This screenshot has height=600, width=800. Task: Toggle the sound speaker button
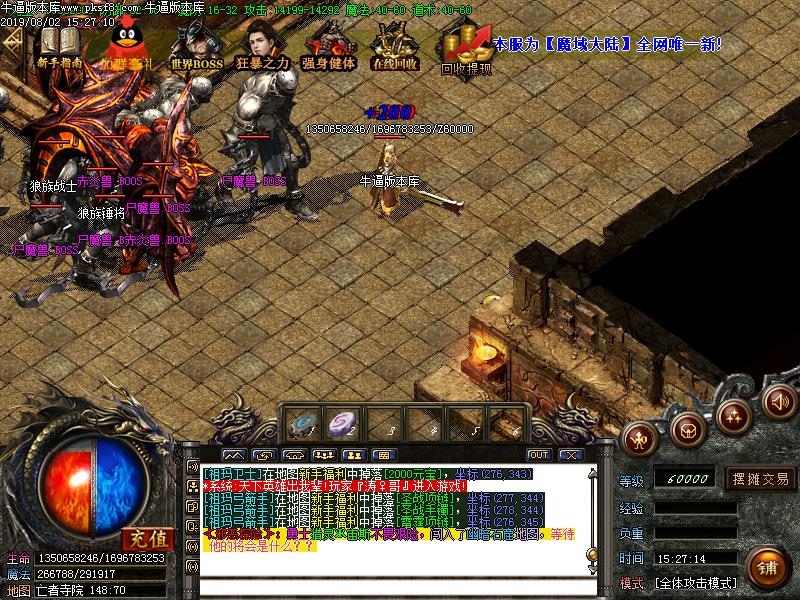(780, 402)
